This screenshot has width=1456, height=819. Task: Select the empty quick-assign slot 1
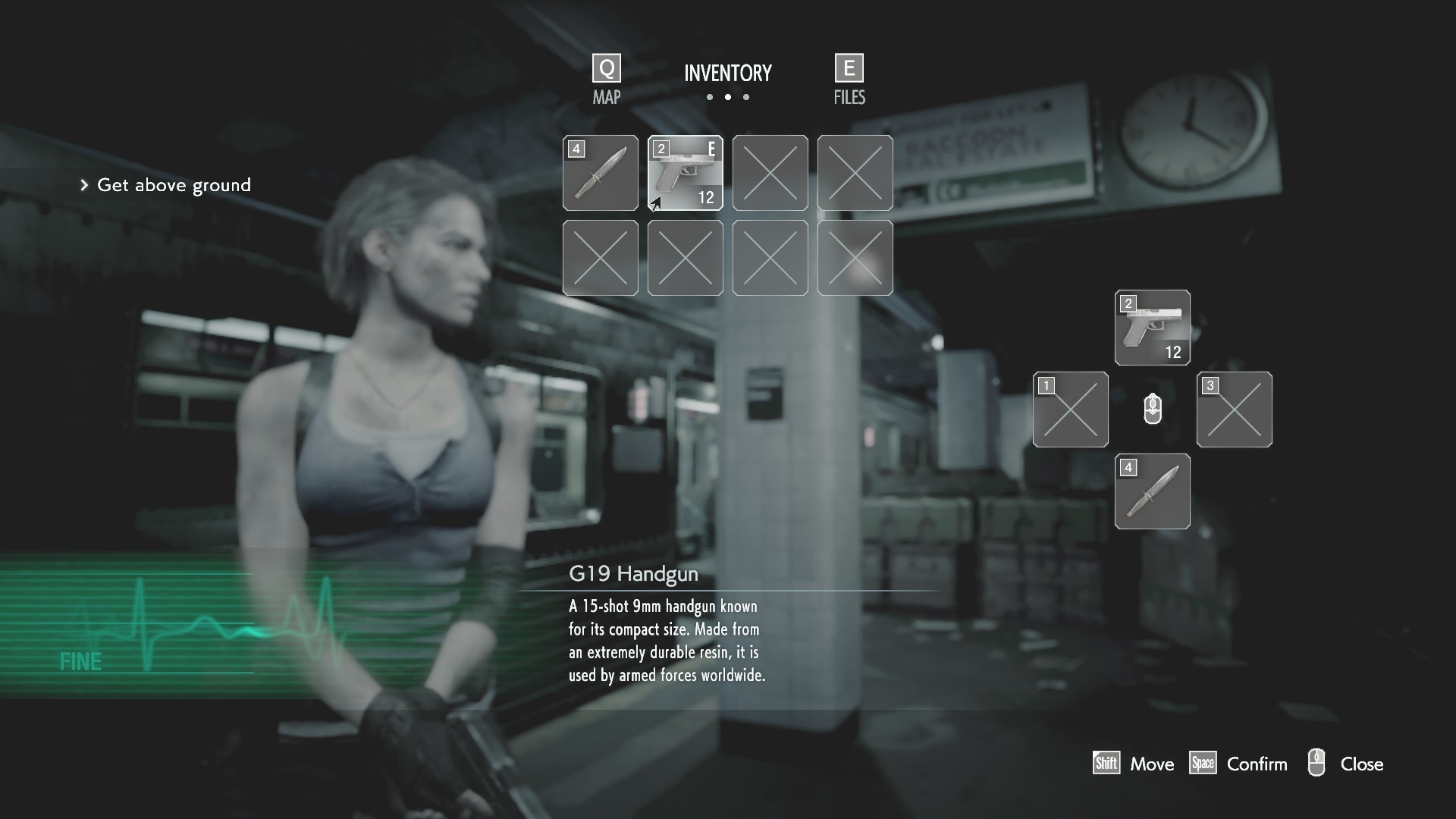pos(1070,409)
